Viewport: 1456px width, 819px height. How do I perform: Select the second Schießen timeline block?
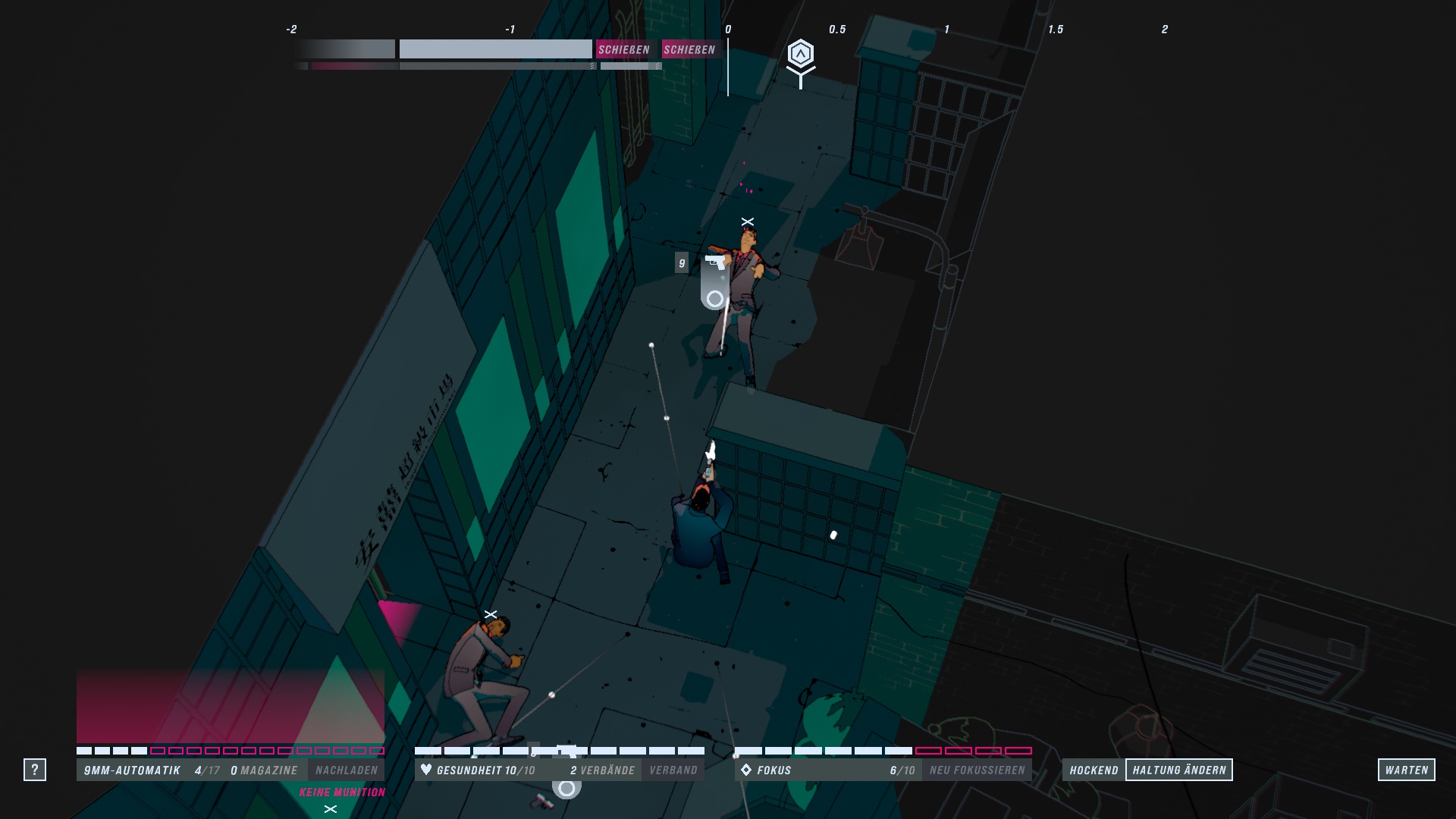(691, 49)
